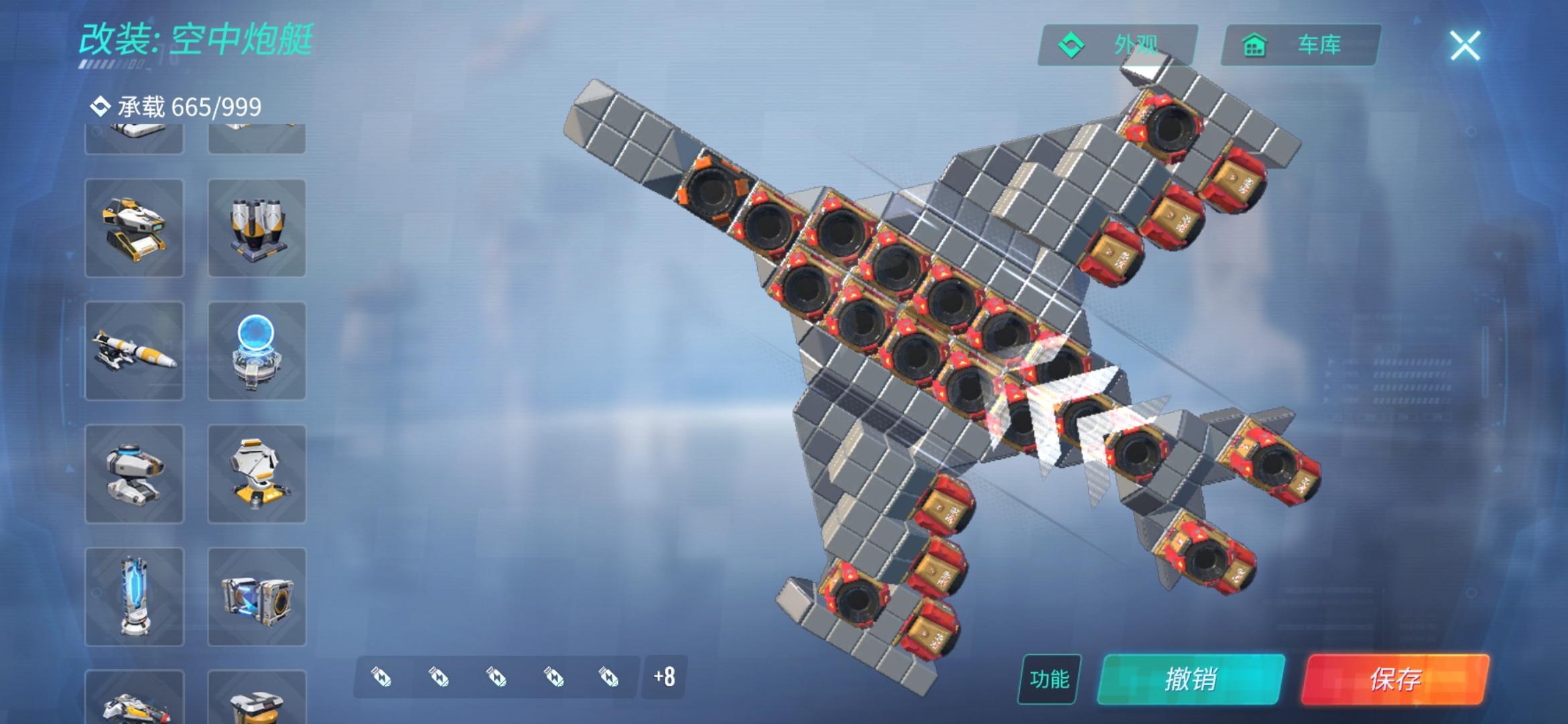Expand the +8 extra energy cells
Image resolution: width=1568 pixels, height=724 pixels.
click(664, 677)
